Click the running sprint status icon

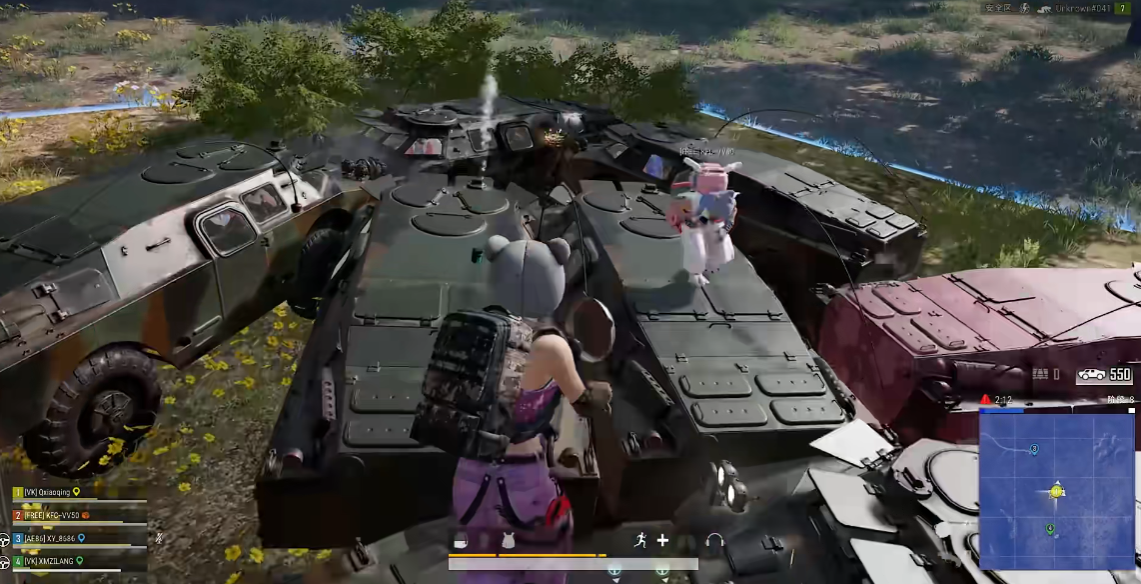(640, 541)
